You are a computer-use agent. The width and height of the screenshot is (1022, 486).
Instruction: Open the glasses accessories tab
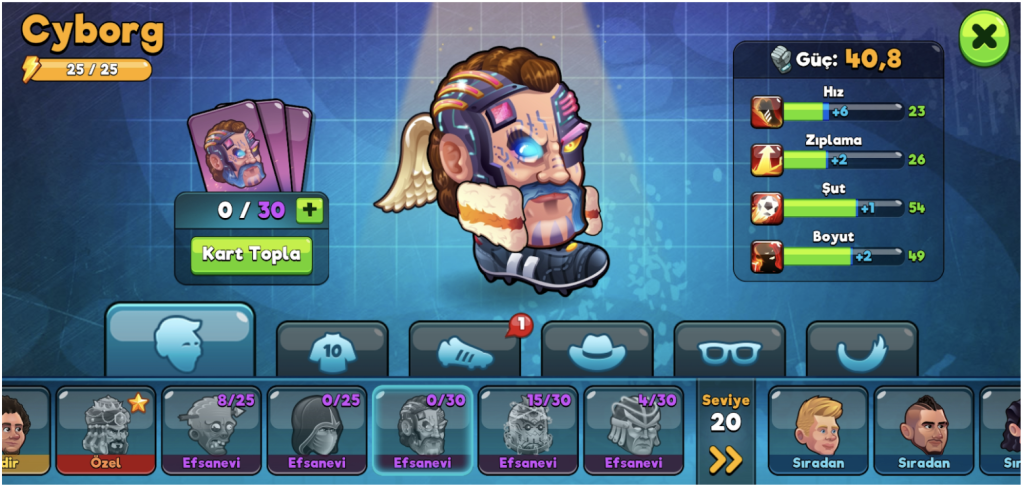pos(729,350)
